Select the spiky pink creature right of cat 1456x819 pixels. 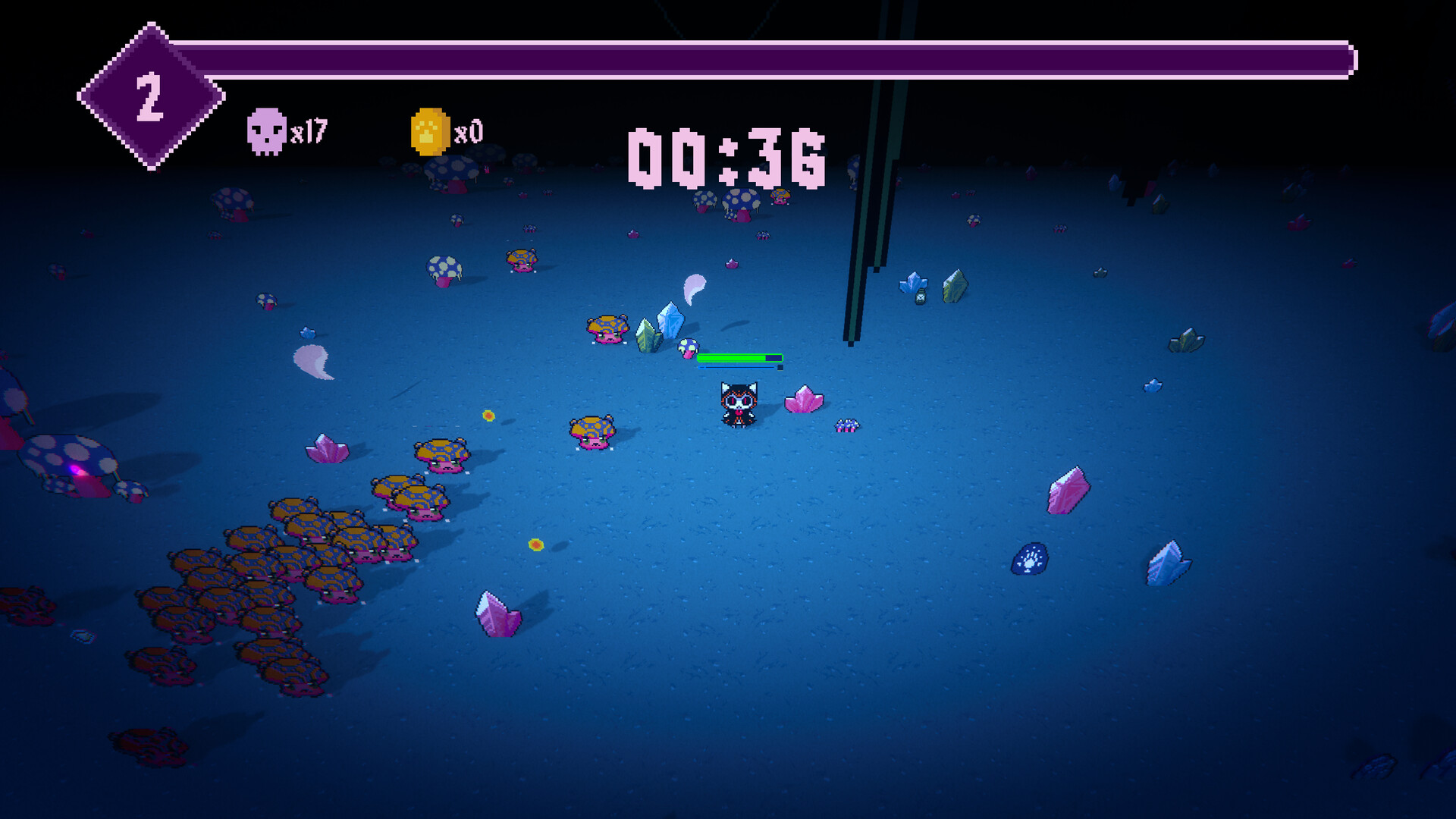[847, 425]
